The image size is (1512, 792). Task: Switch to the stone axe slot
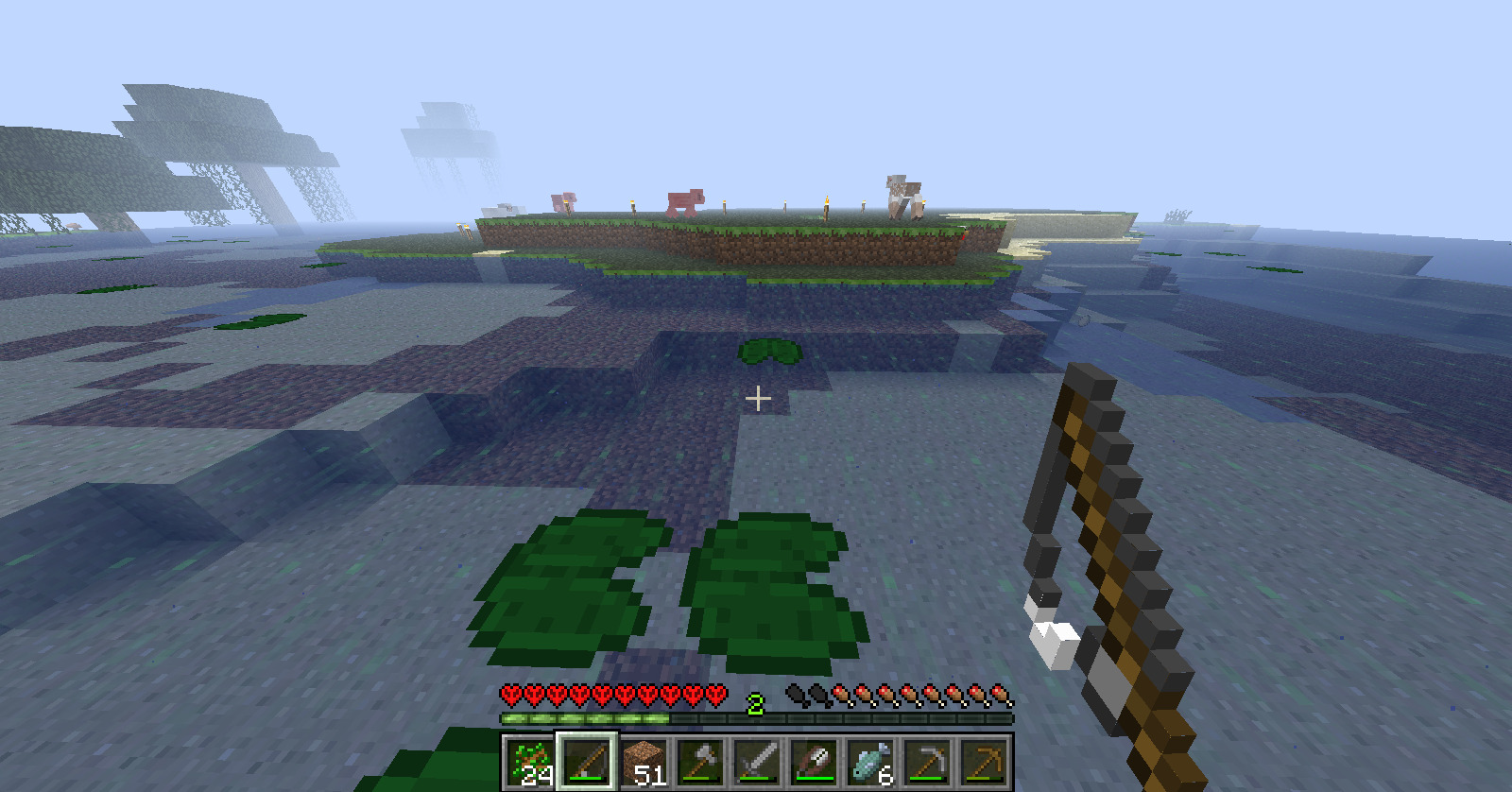tap(700, 762)
